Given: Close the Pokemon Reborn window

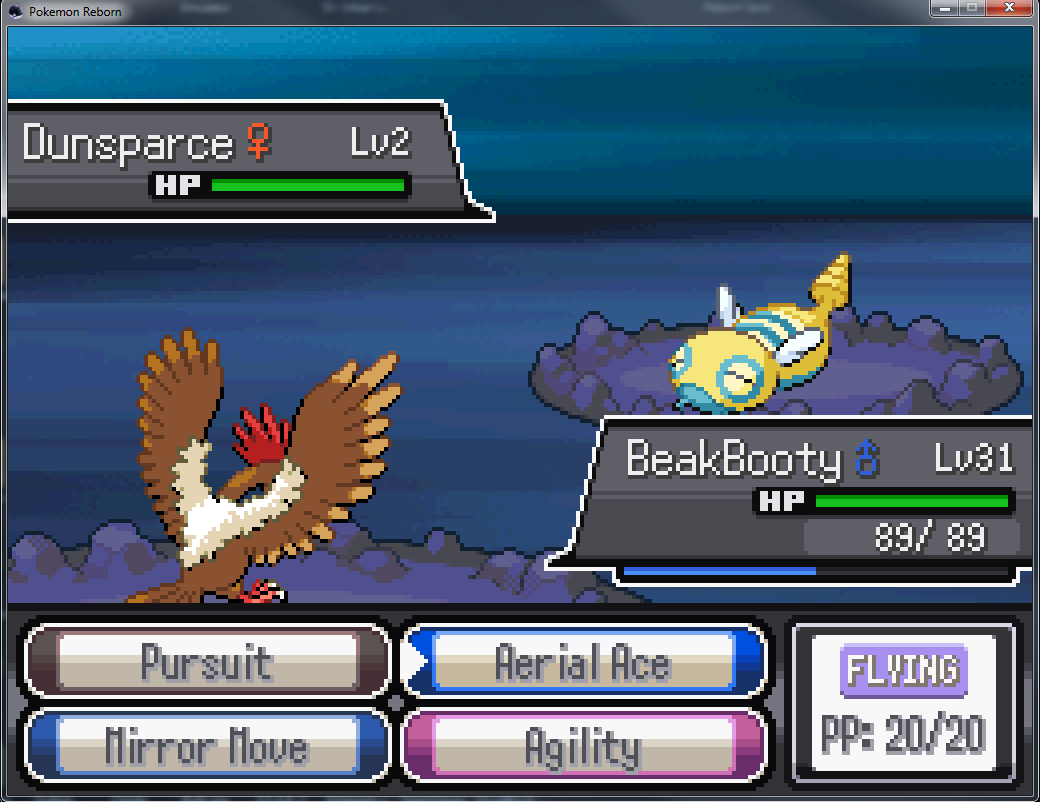Looking at the screenshot, I should 1007,9.
